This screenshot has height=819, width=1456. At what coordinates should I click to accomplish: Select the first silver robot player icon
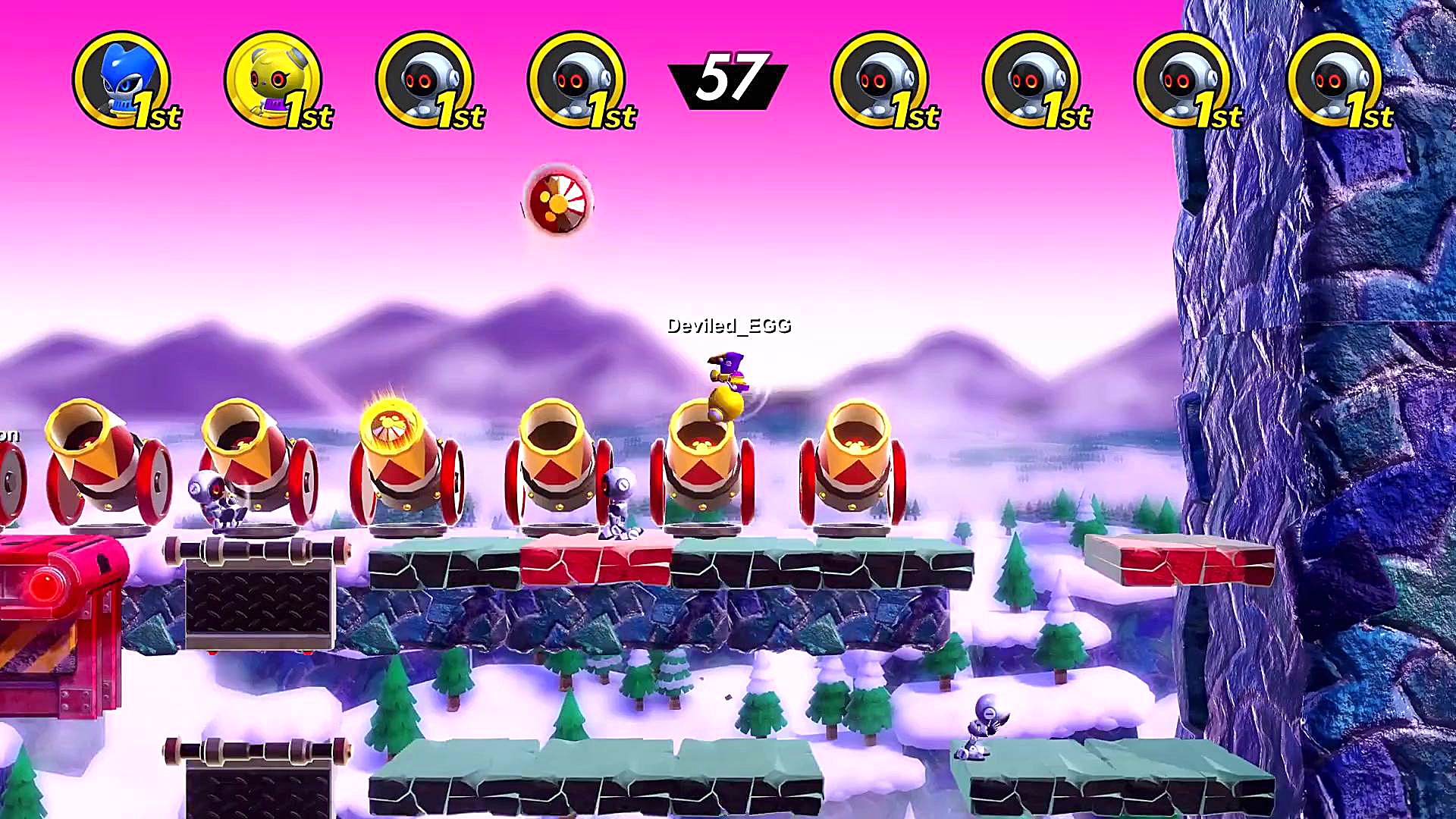(x=427, y=80)
